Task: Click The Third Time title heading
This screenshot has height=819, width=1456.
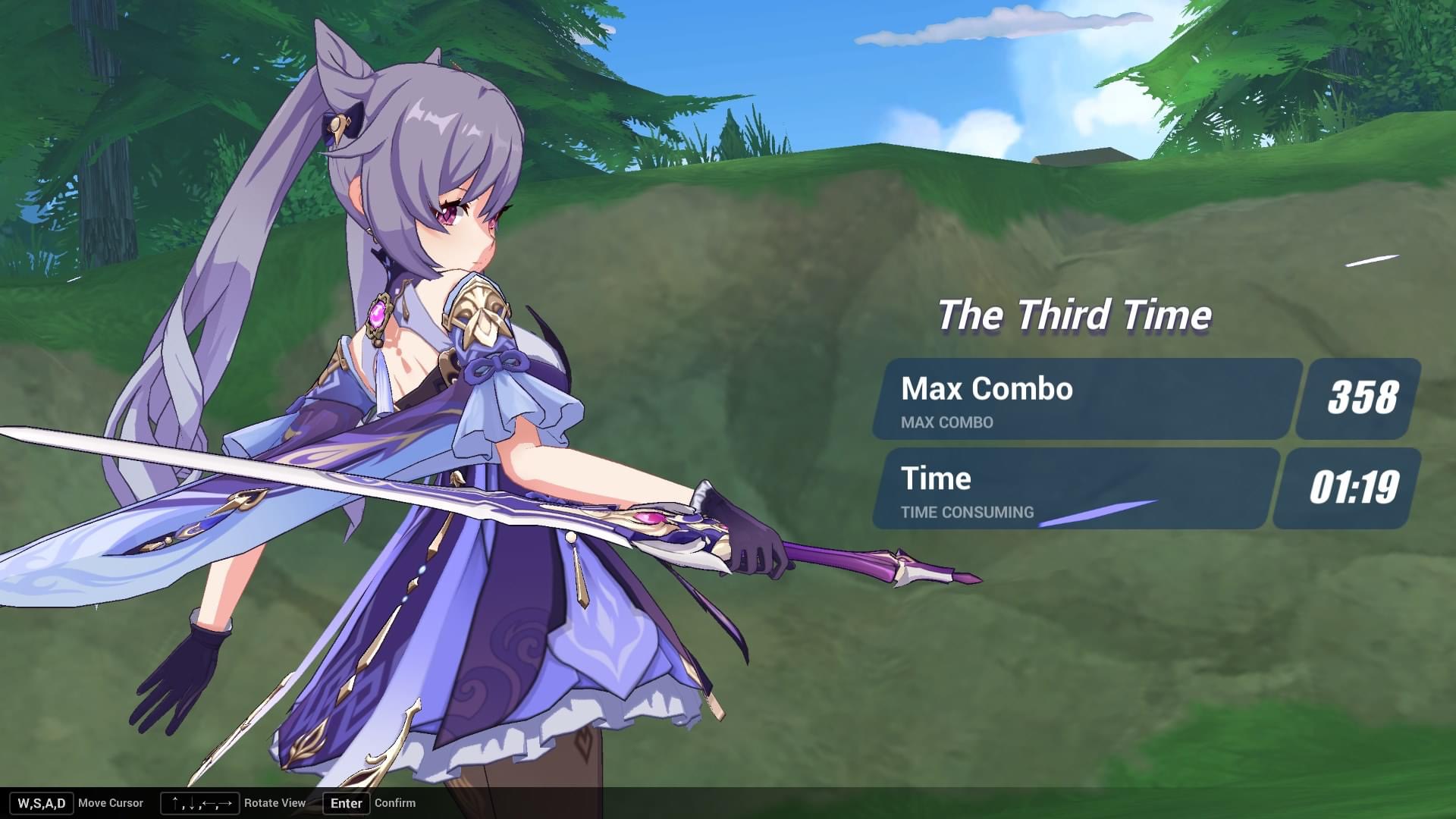Action: point(1075,315)
